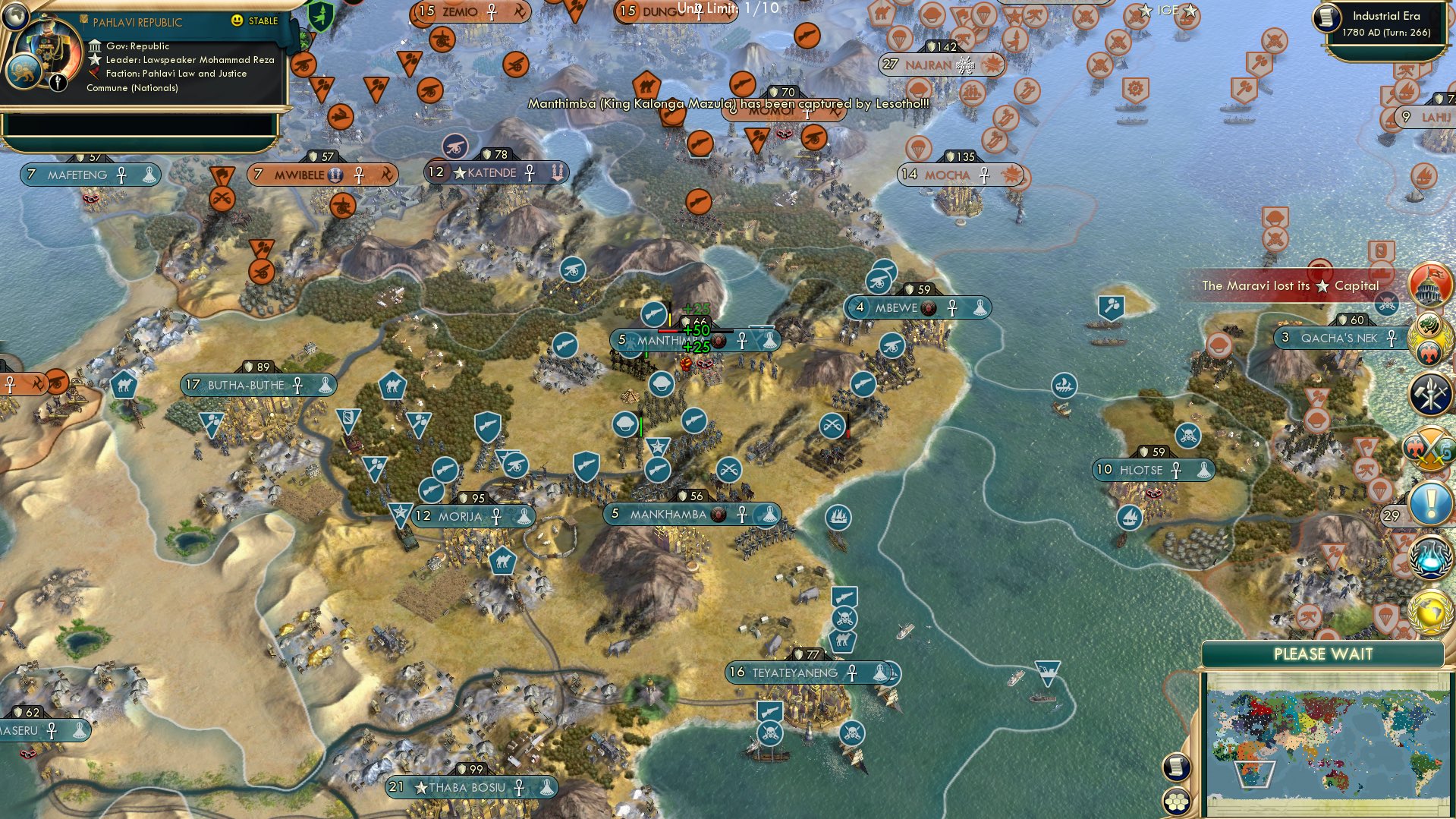
Task: Click the 'The Maravi lost its Capital' alert
Action: pos(1292,286)
